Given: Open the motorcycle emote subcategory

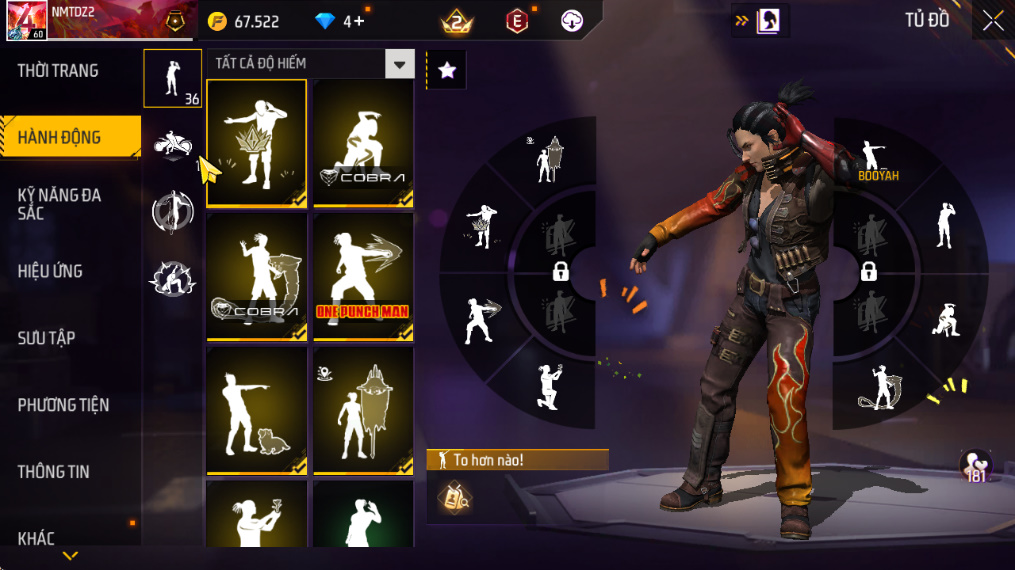Looking at the screenshot, I should coord(172,146).
